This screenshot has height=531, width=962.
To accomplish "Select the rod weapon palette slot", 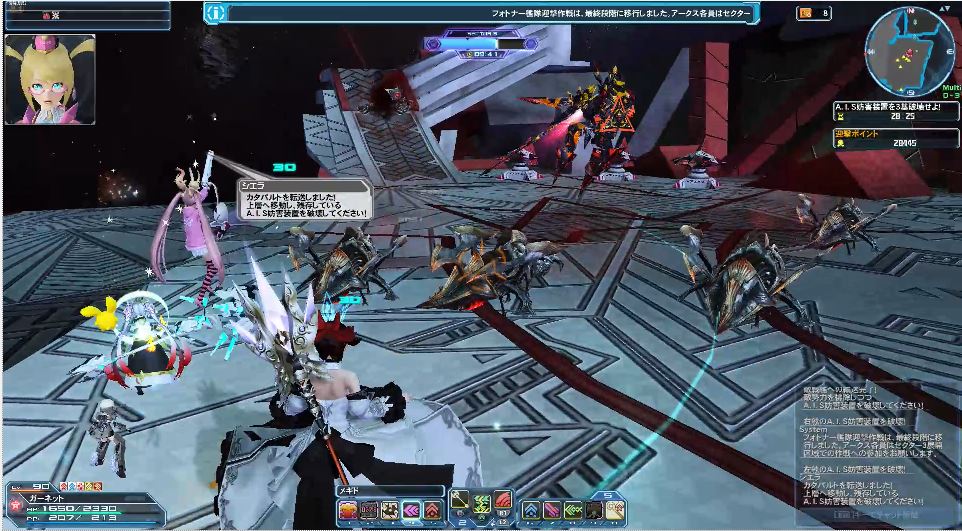I will pos(461,498).
